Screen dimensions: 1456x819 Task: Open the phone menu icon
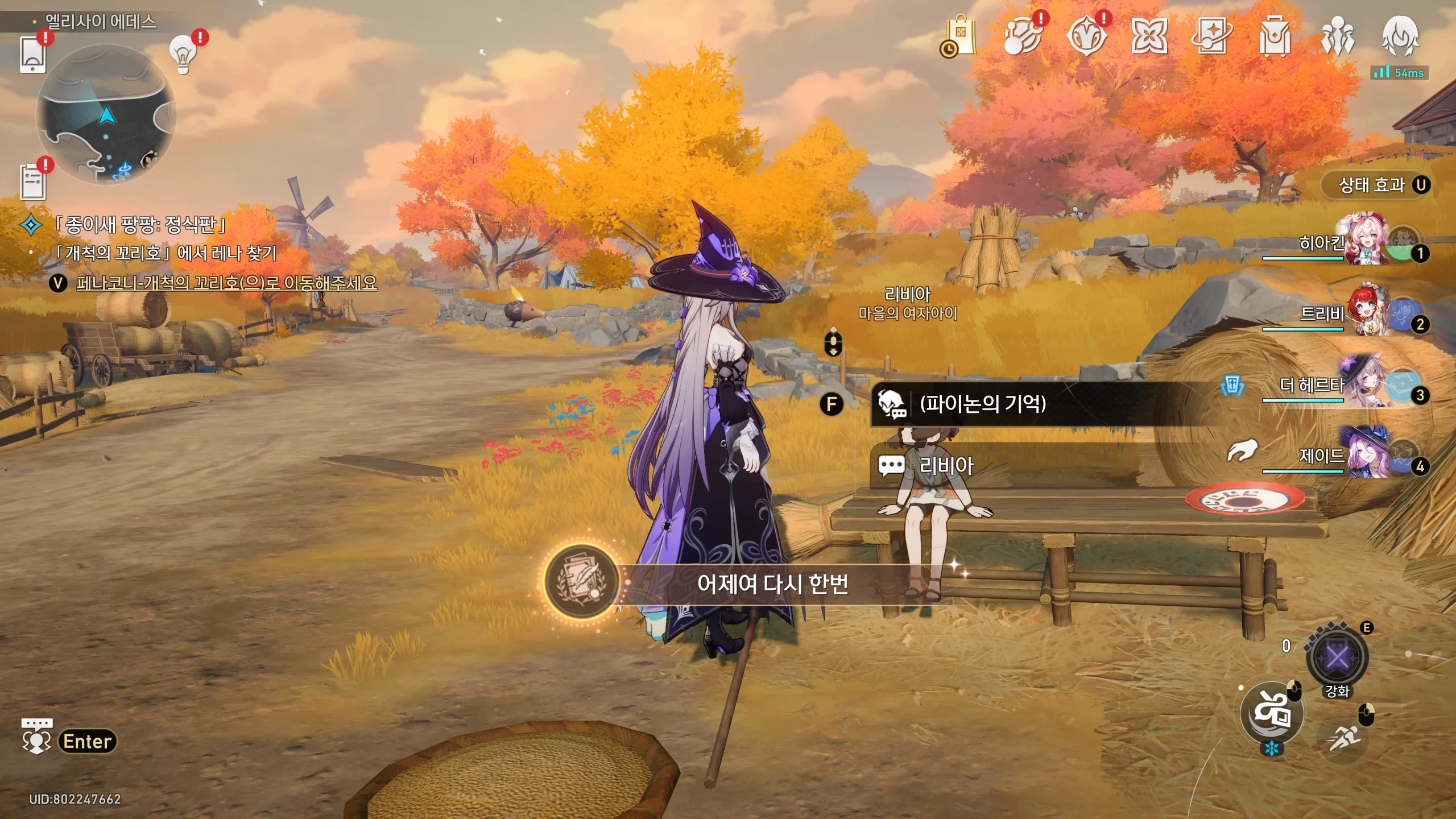[x=32, y=55]
